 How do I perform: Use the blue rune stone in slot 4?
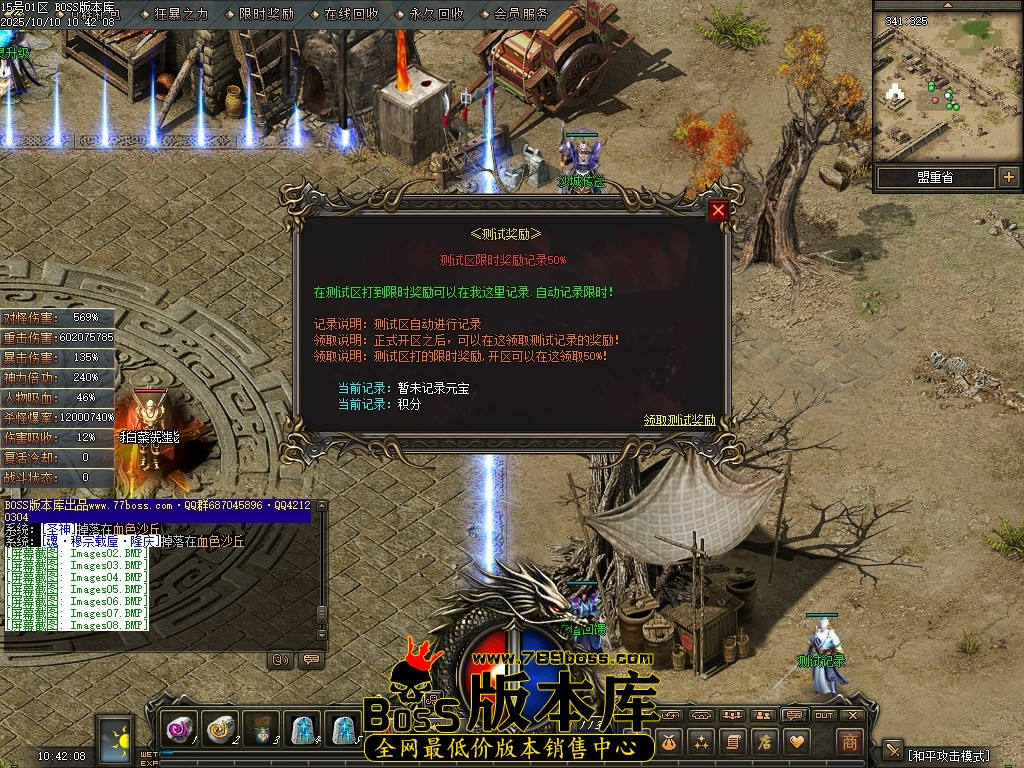302,730
